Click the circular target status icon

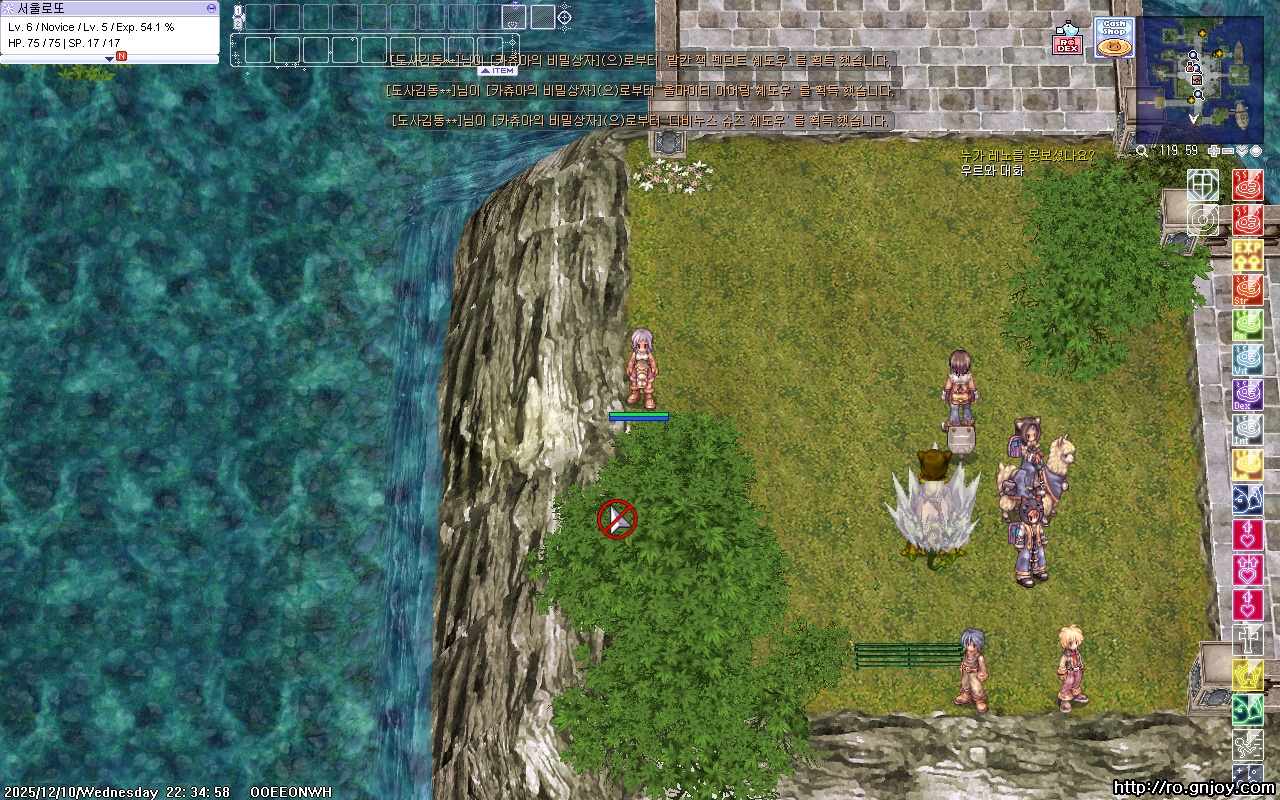(x=1203, y=220)
